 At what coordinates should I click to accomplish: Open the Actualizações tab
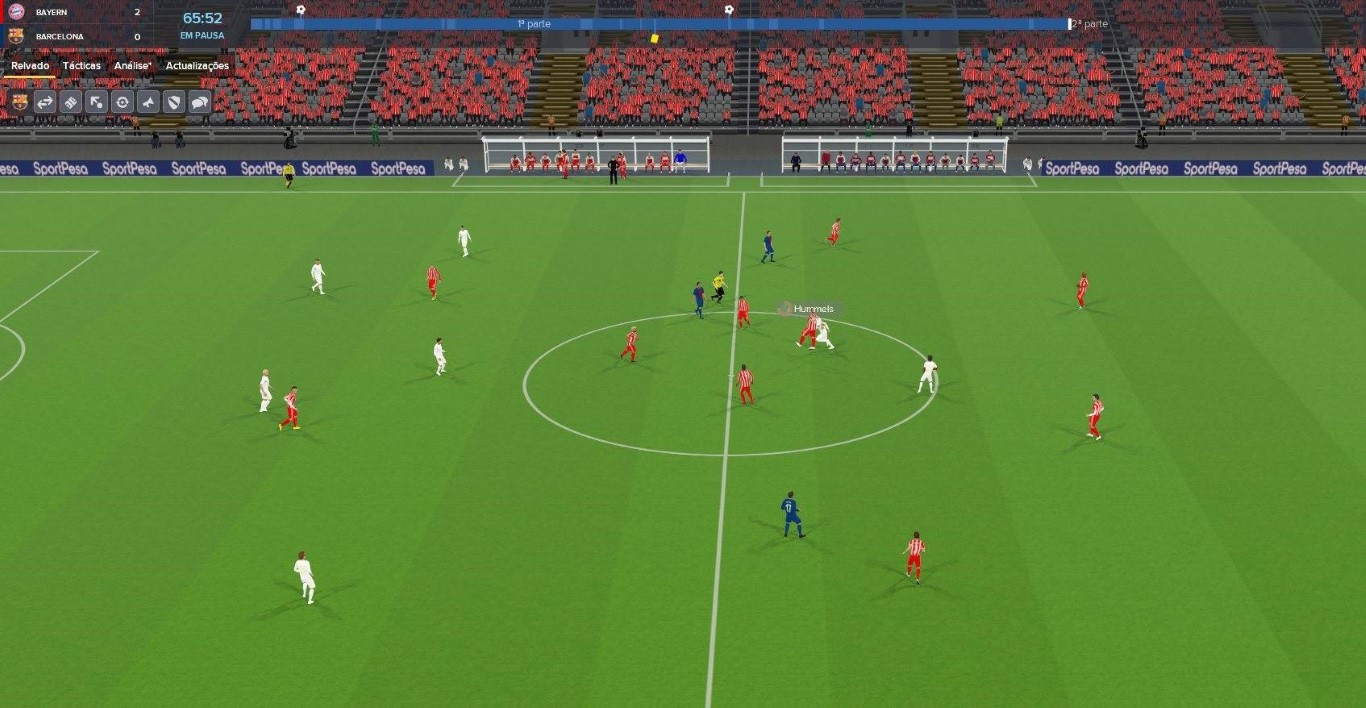point(197,66)
